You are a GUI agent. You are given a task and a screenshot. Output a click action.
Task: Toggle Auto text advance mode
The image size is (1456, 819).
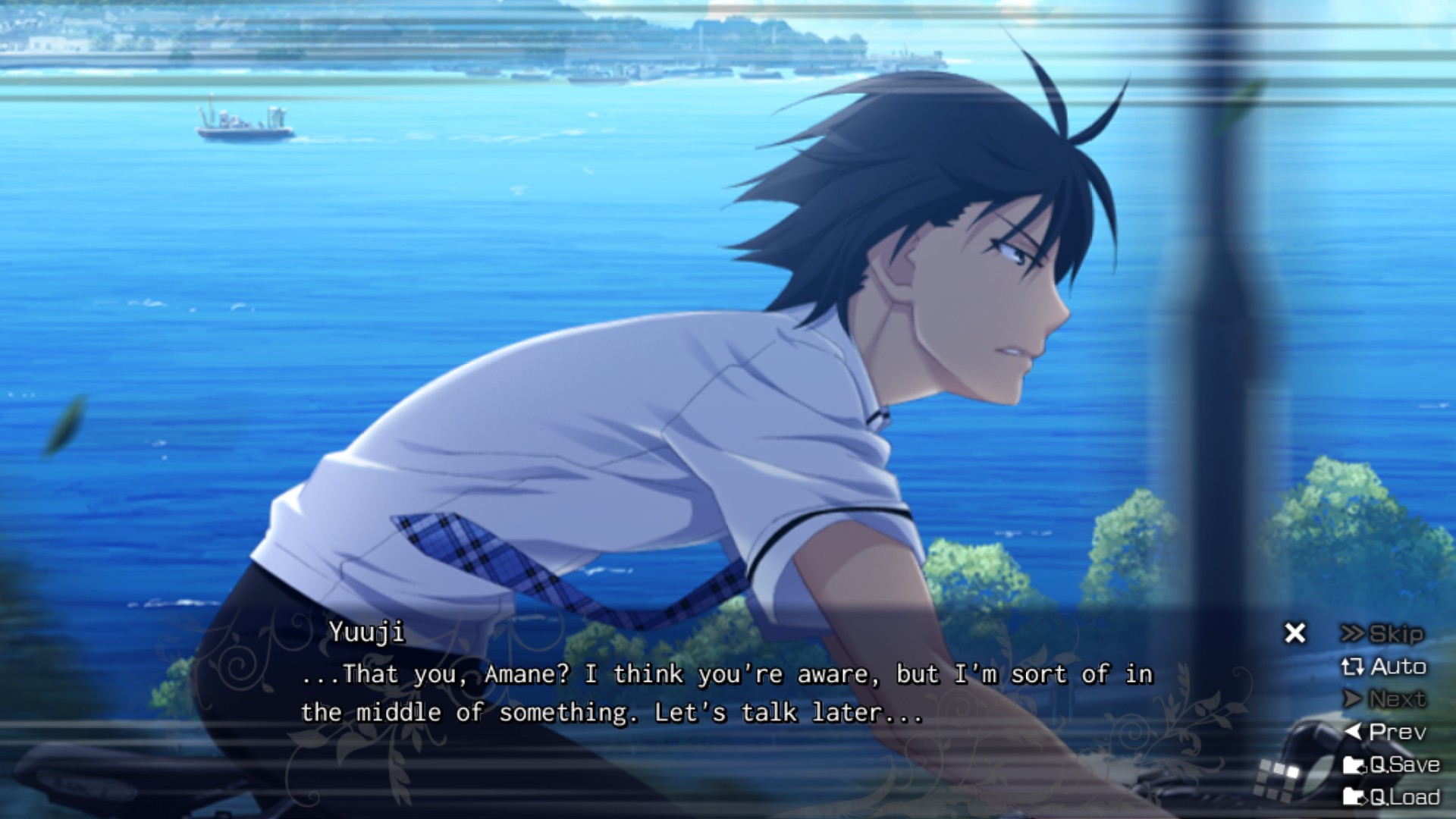1384,667
